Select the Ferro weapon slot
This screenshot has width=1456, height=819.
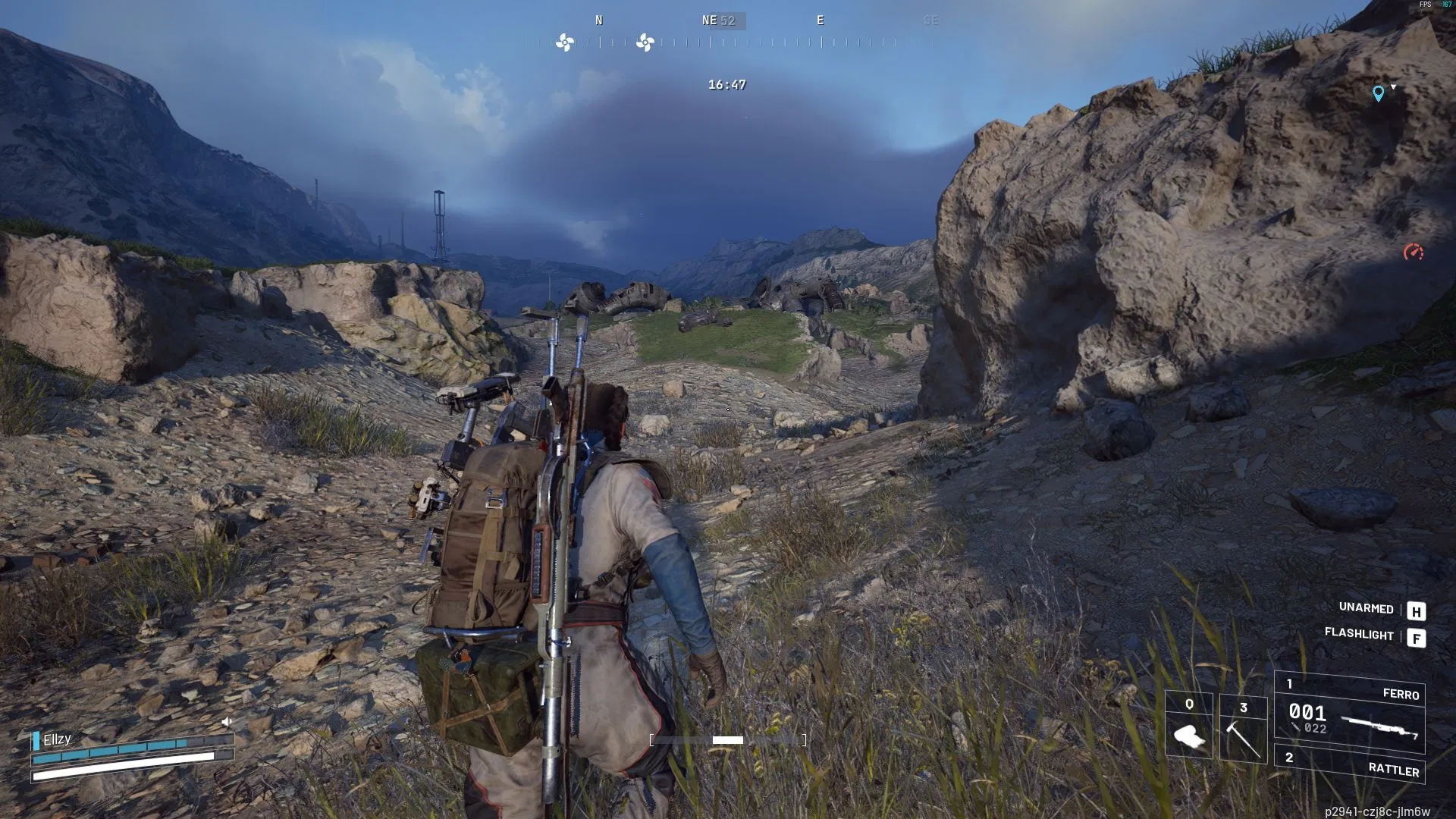(1350, 714)
